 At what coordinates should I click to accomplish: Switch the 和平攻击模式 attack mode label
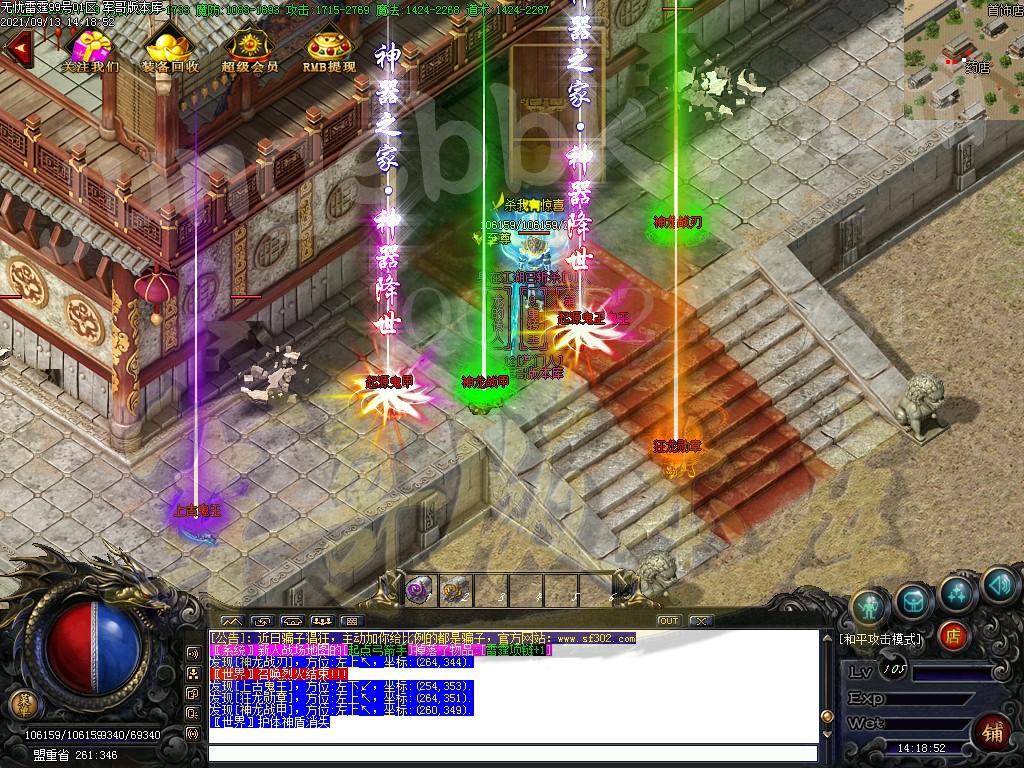(x=881, y=638)
